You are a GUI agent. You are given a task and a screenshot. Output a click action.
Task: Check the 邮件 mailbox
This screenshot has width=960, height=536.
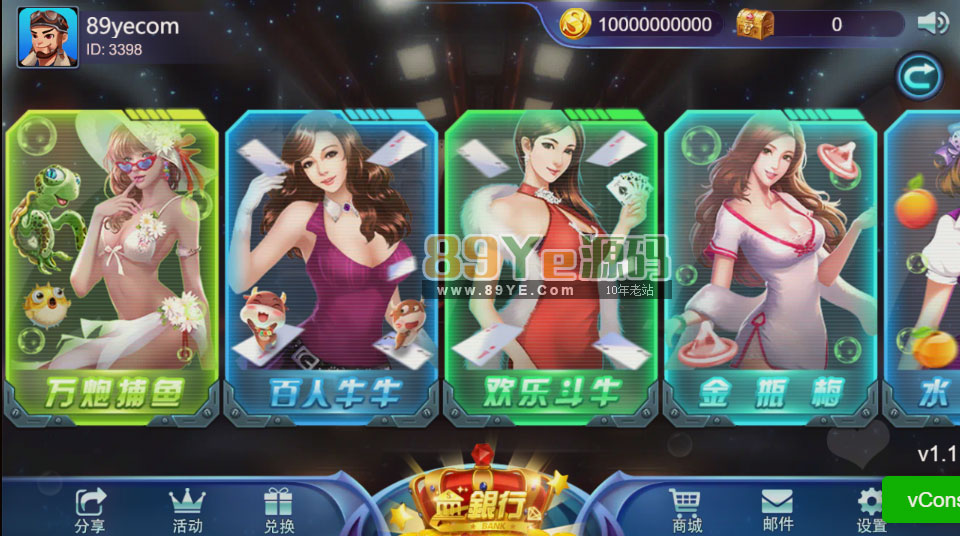click(x=777, y=510)
